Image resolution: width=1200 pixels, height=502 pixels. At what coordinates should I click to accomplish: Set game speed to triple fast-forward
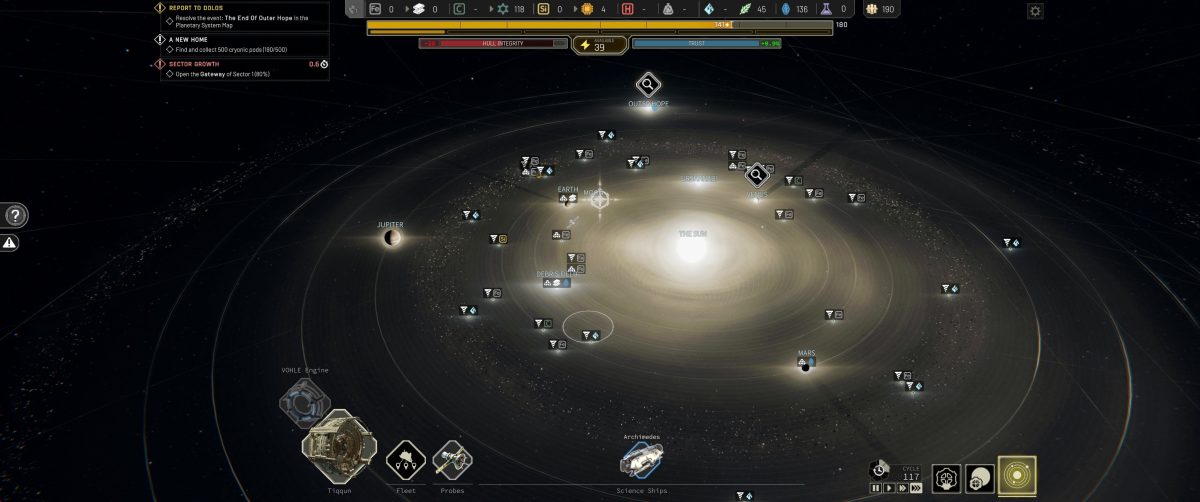pos(916,488)
